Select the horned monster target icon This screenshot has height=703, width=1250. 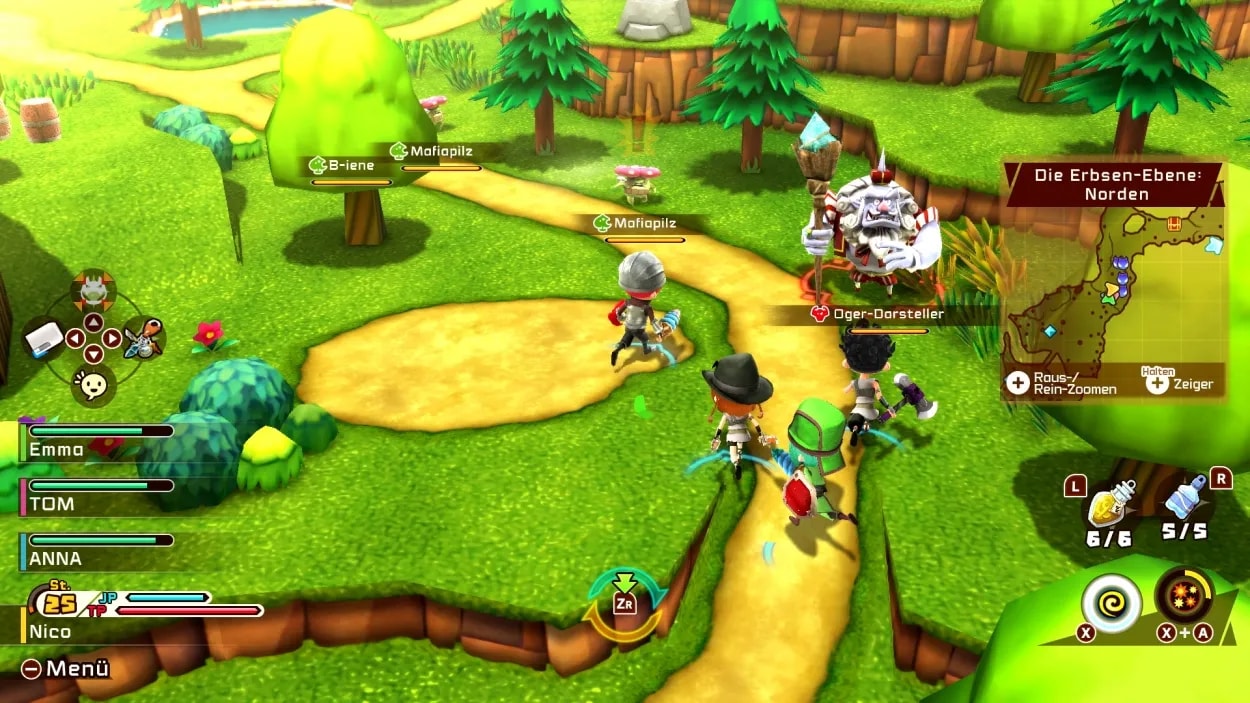93,291
